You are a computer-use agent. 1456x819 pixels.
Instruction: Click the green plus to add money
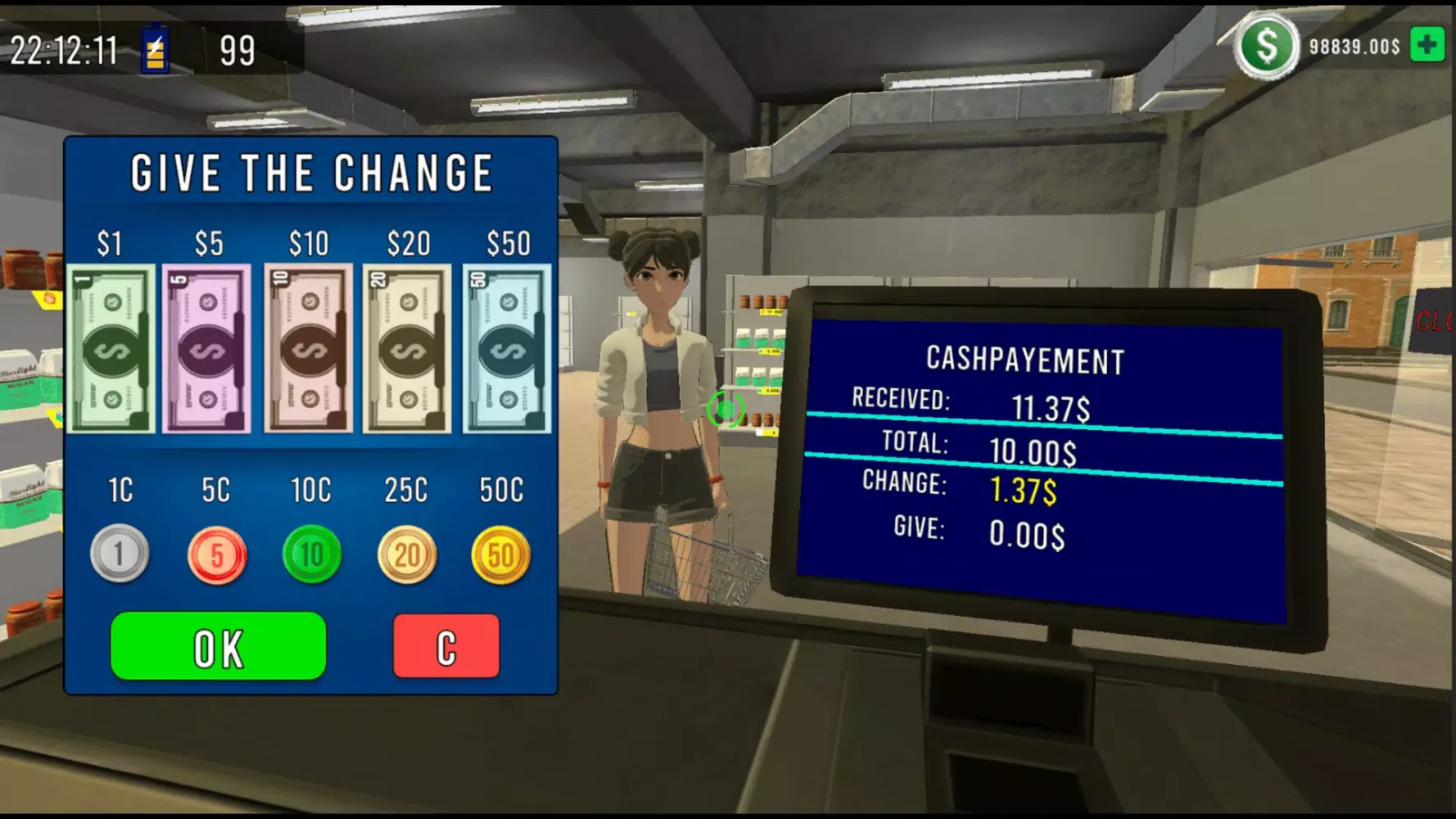(x=1427, y=45)
